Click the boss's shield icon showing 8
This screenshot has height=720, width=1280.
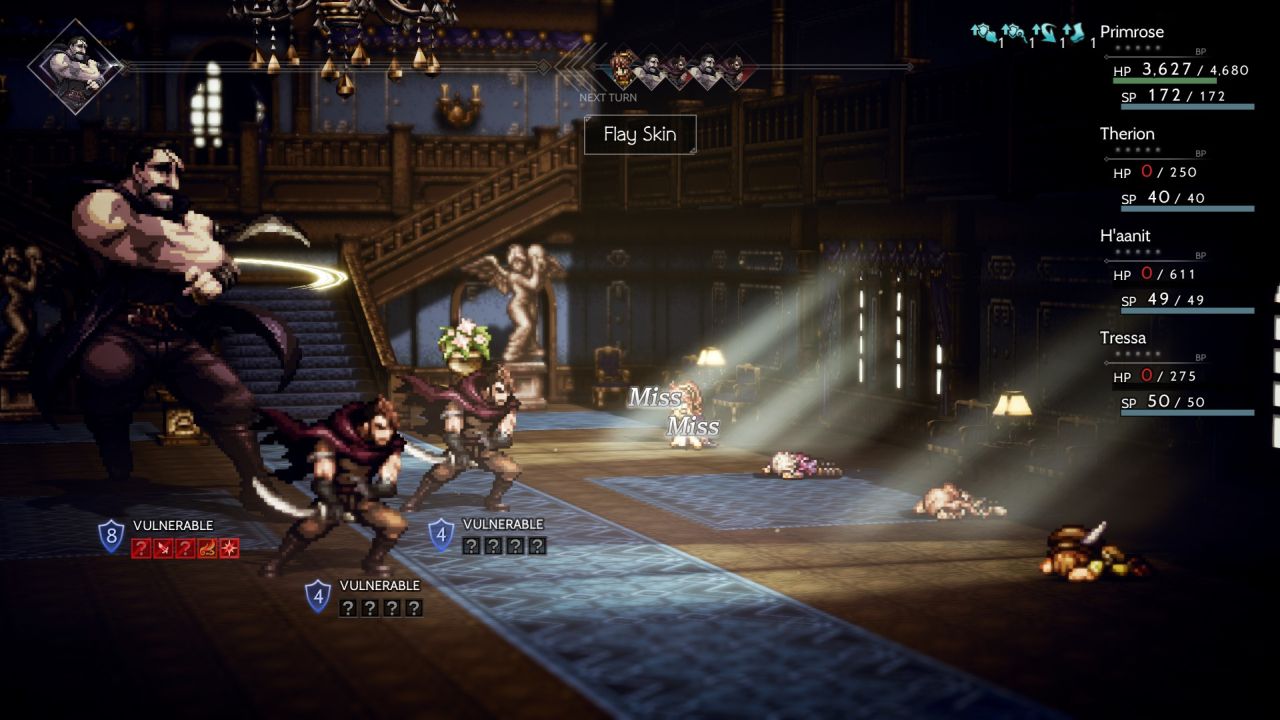(x=111, y=536)
